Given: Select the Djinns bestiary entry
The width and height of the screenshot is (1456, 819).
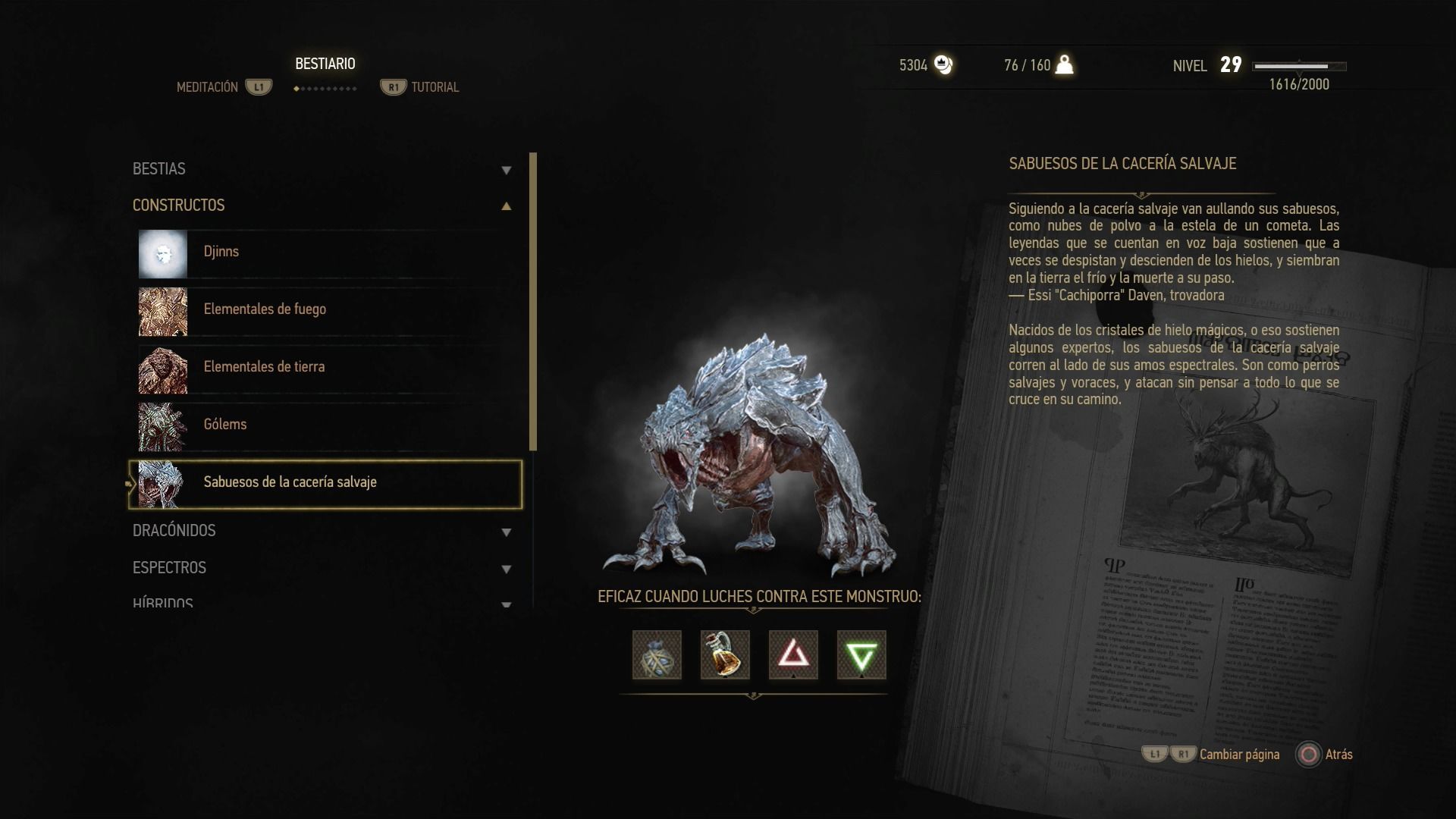Looking at the screenshot, I should [326, 253].
